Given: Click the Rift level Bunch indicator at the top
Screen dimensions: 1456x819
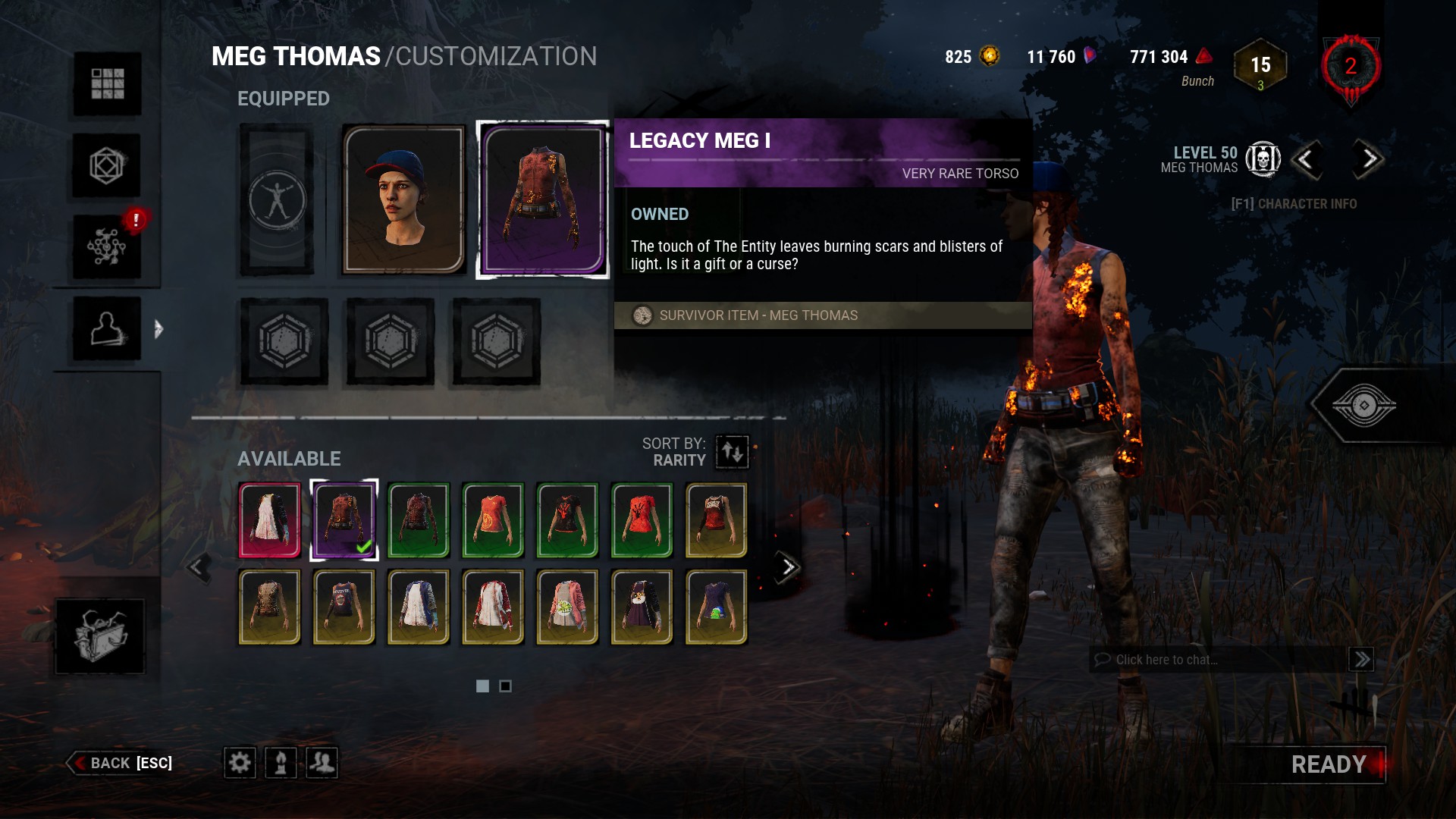Looking at the screenshot, I should [x=1260, y=67].
